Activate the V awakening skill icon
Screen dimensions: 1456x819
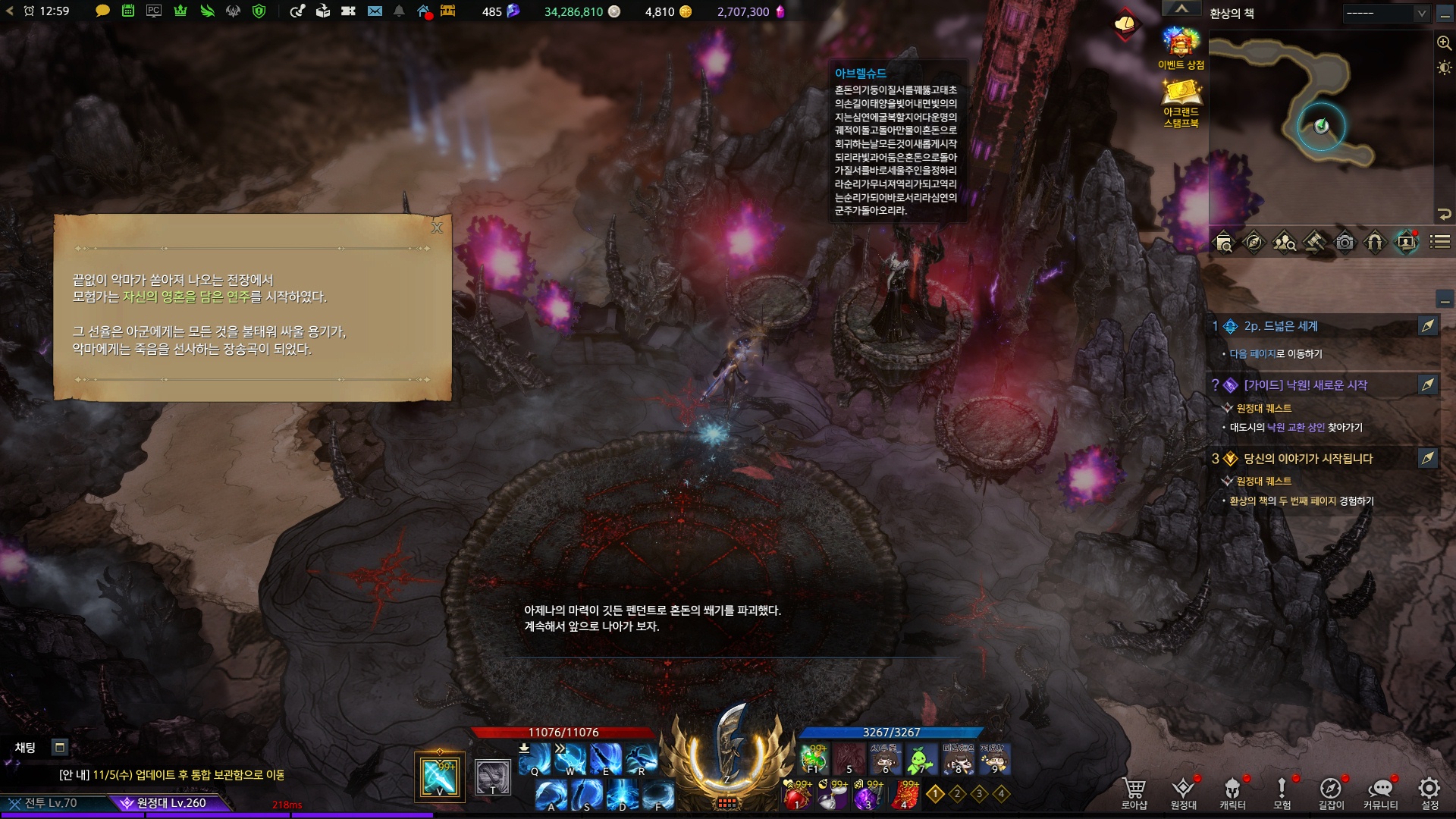[x=439, y=777]
